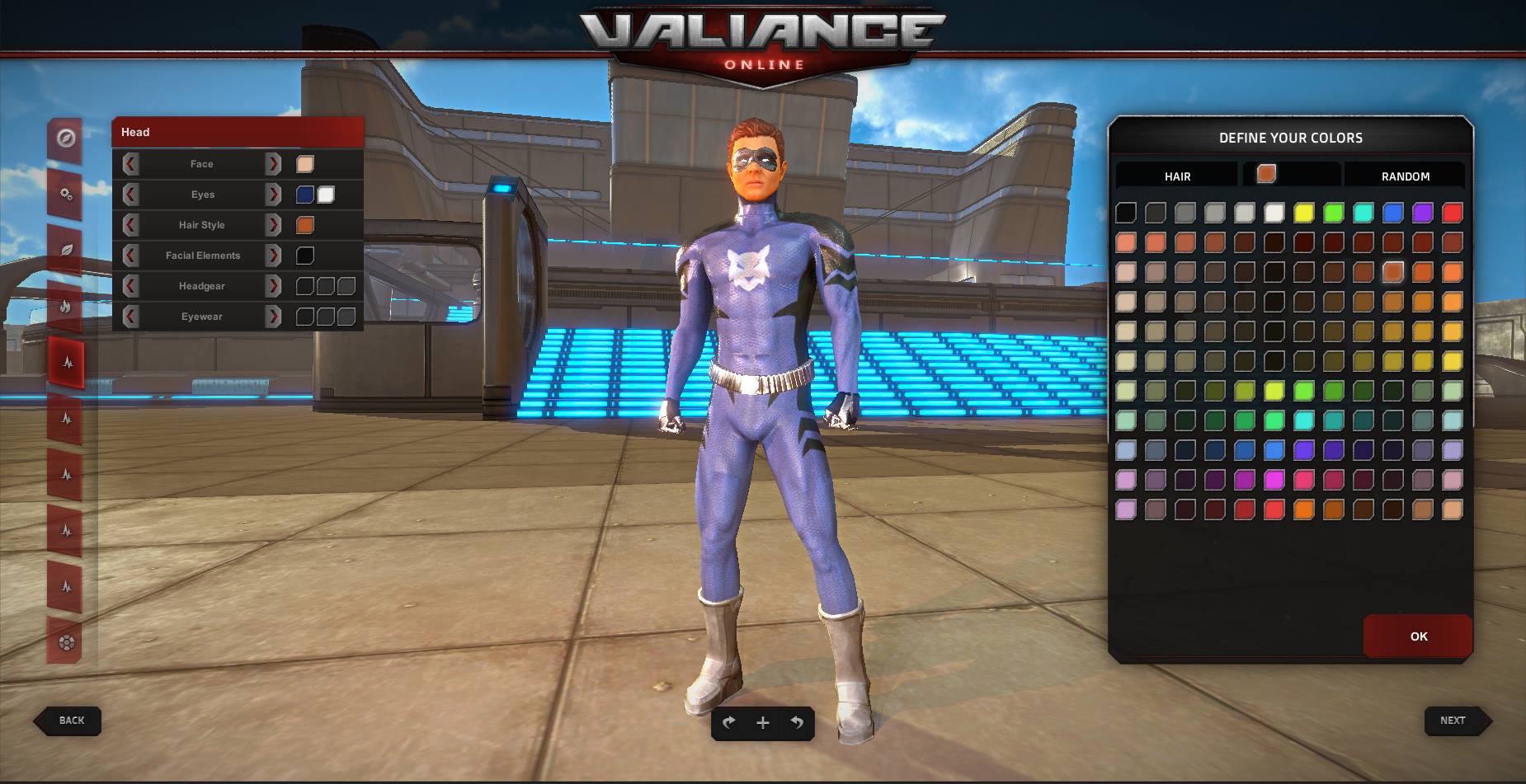Switch to the HAIR color tab
This screenshot has height=784, width=1526.
pos(1178,176)
